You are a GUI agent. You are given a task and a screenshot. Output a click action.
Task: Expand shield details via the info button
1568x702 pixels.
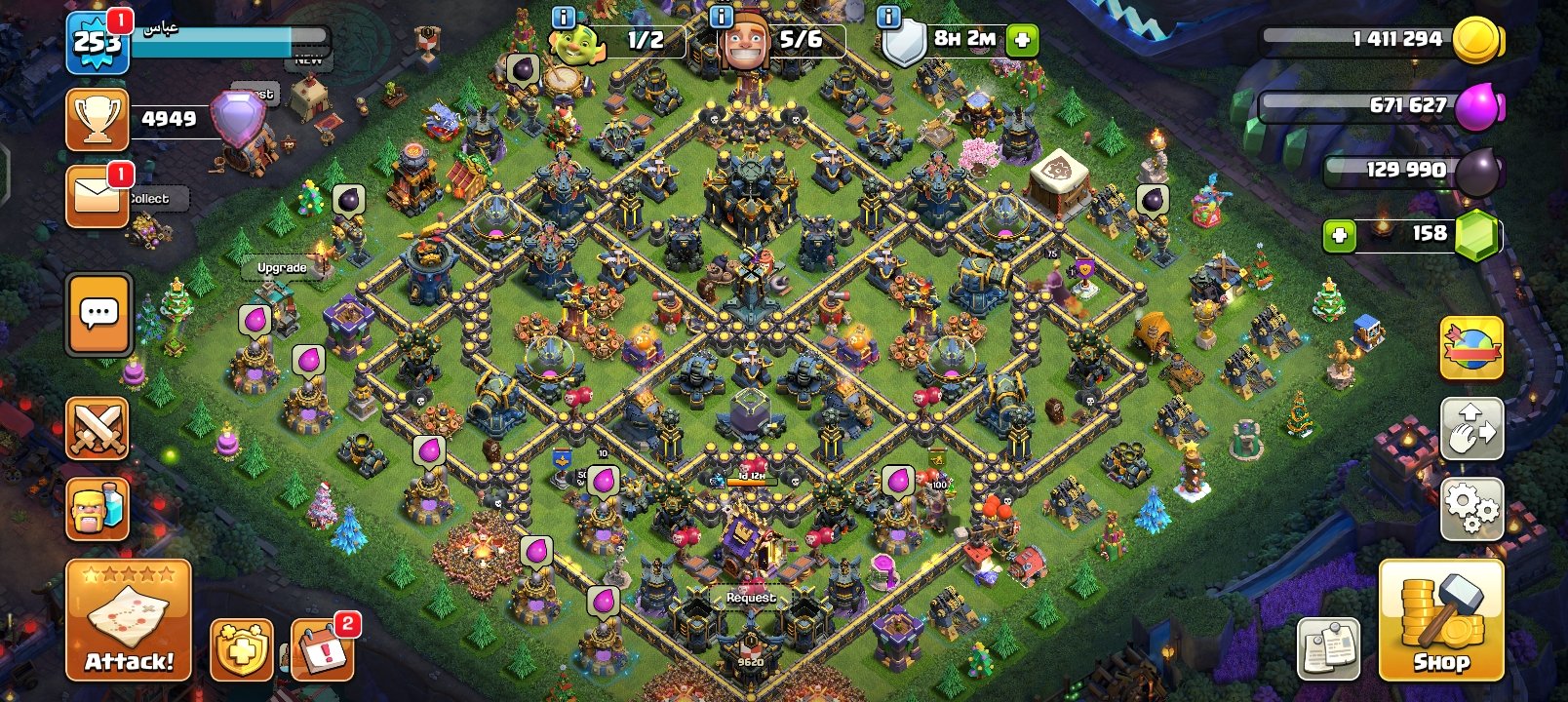tap(887, 16)
